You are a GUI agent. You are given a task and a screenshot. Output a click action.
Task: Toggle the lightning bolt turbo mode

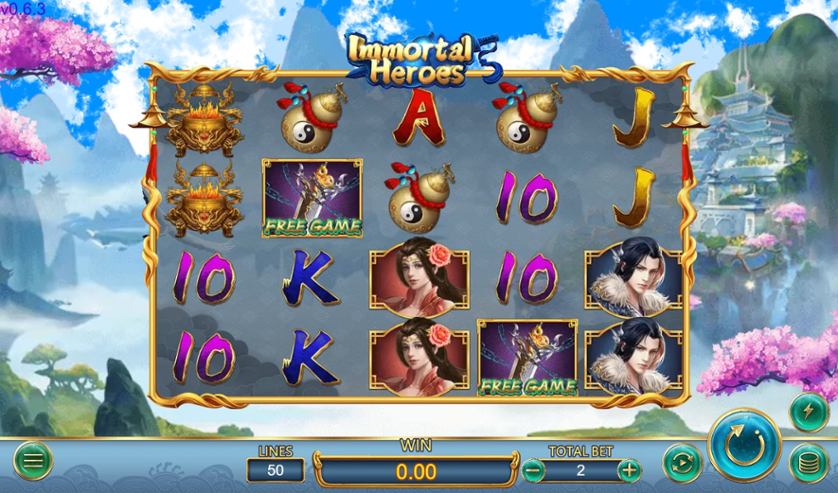808,411
